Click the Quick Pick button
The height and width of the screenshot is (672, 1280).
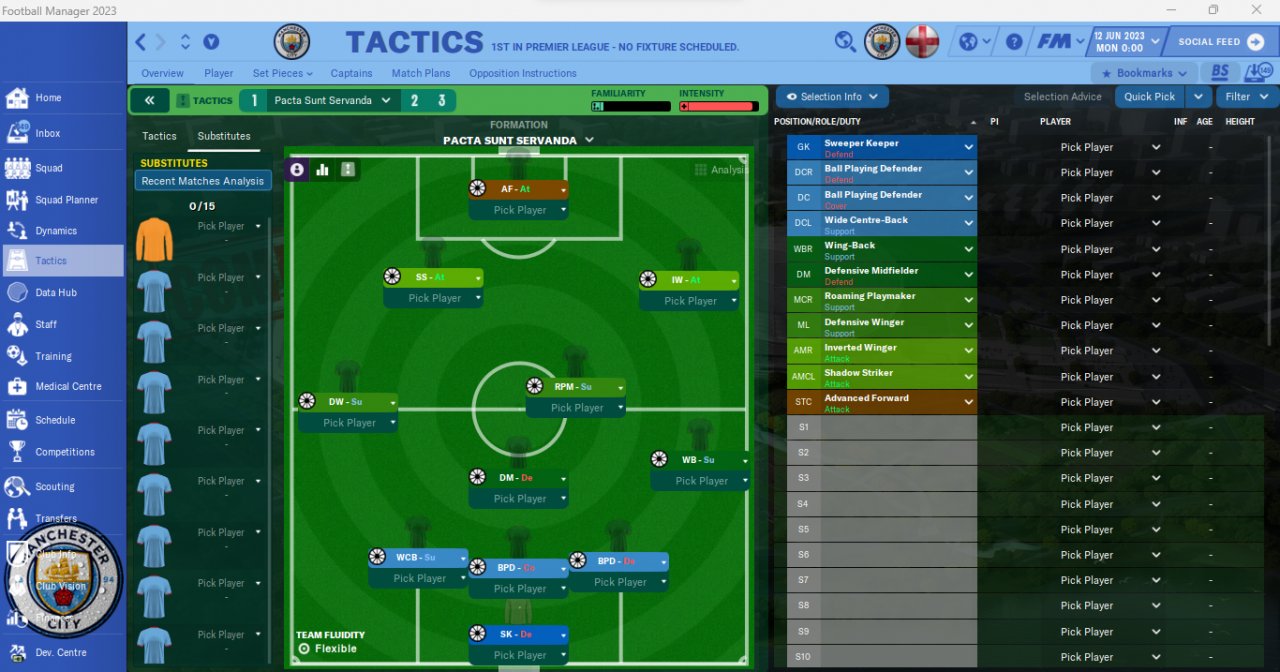pyautogui.click(x=1149, y=97)
